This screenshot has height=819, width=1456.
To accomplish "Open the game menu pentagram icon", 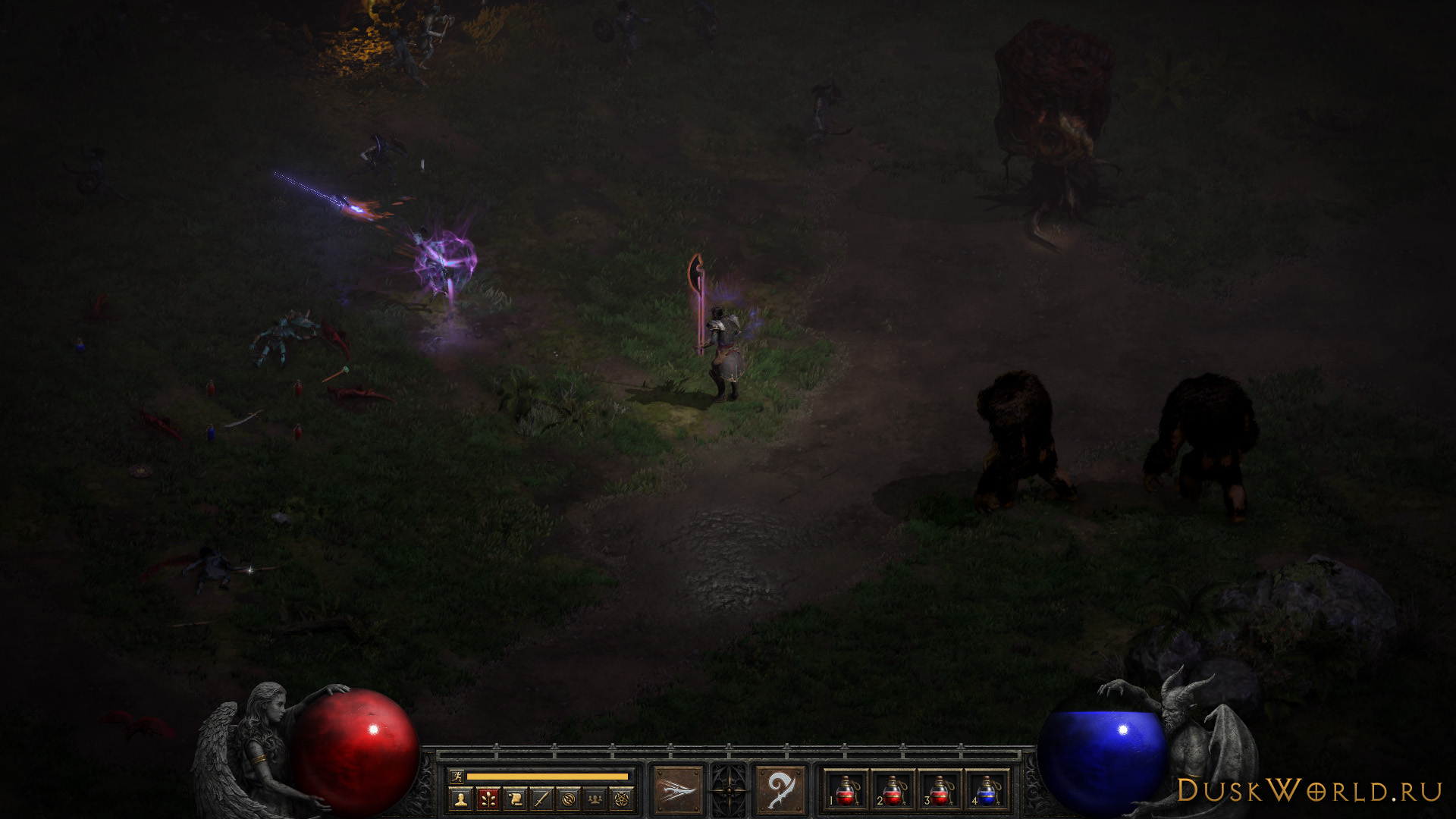I will tap(622, 799).
